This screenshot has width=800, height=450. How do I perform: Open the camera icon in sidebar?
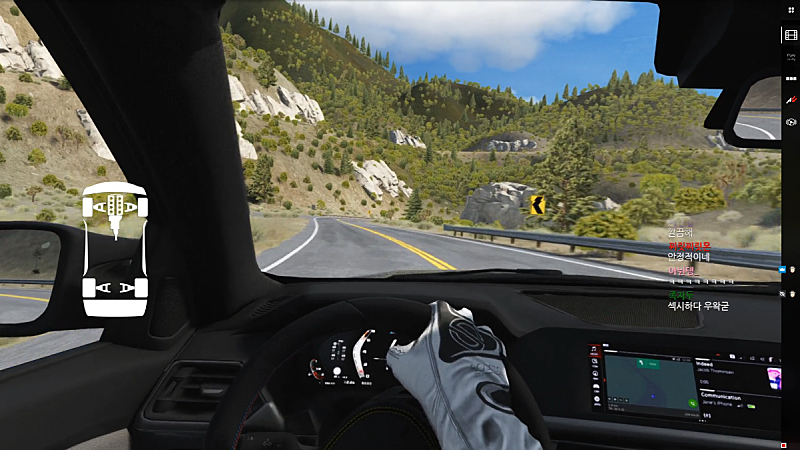point(791,121)
